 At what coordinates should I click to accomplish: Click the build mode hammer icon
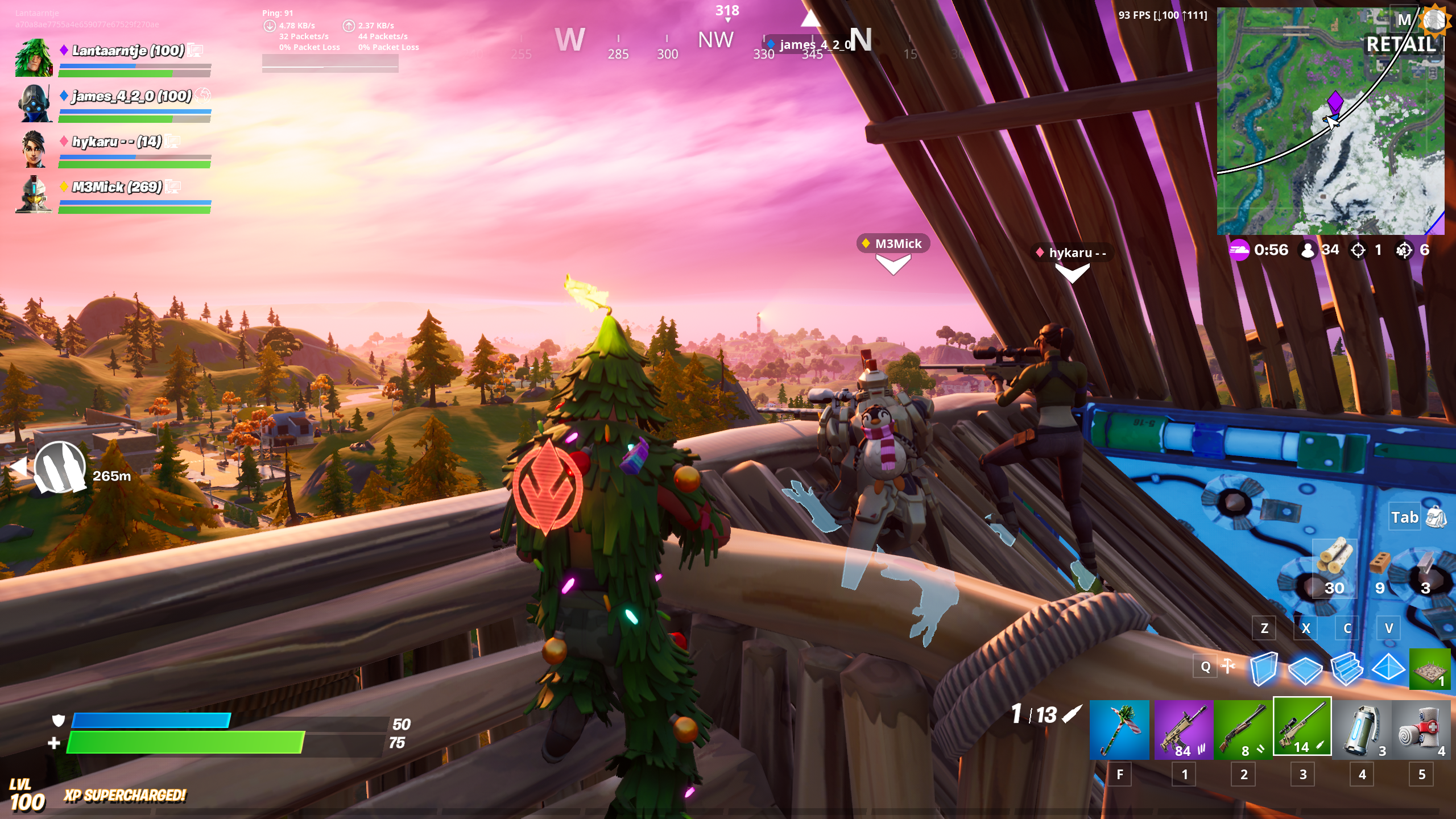(x=1228, y=666)
